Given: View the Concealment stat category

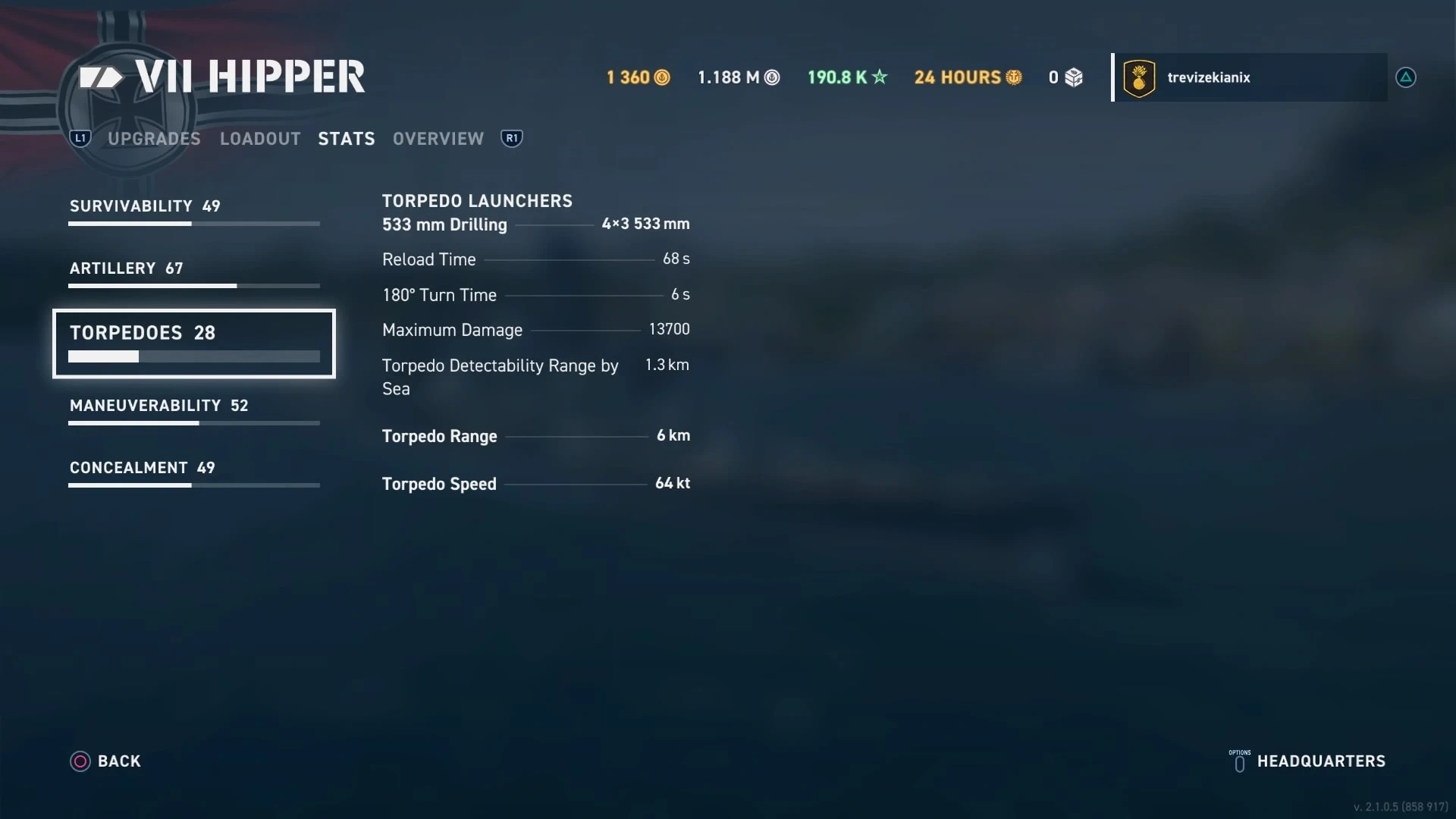Looking at the screenshot, I should [193, 473].
